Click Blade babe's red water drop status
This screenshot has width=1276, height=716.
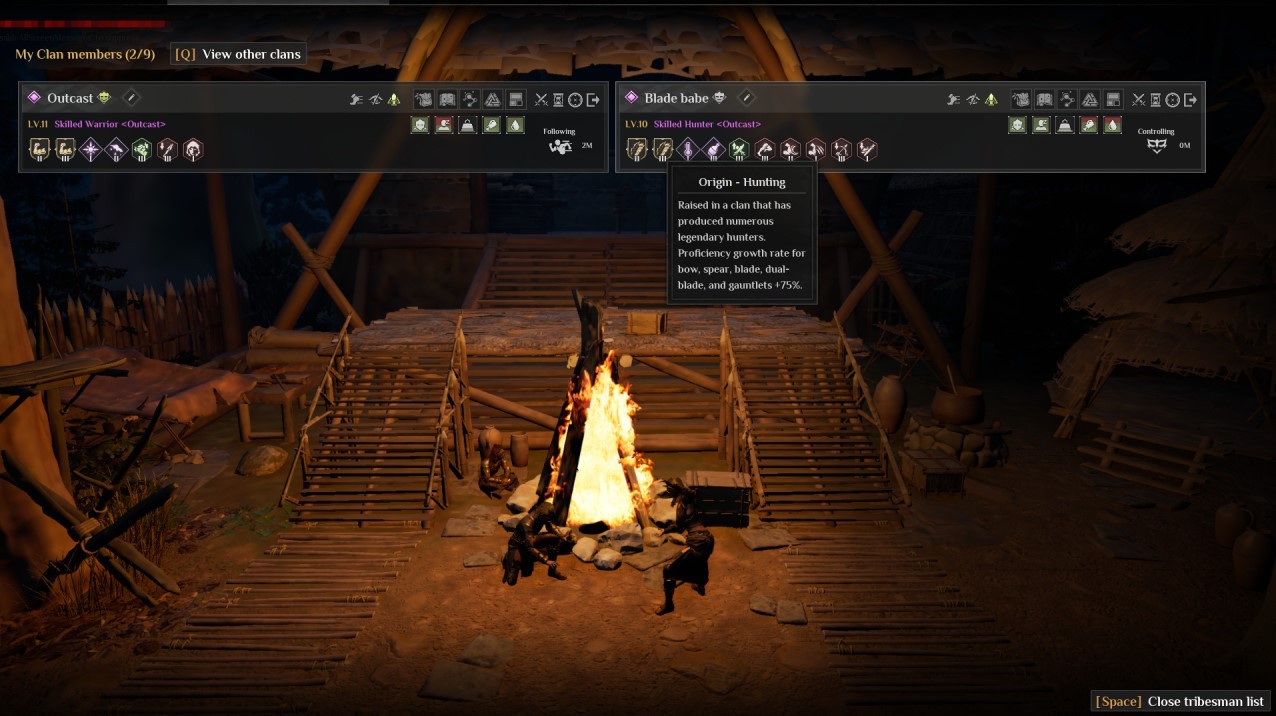point(1113,125)
